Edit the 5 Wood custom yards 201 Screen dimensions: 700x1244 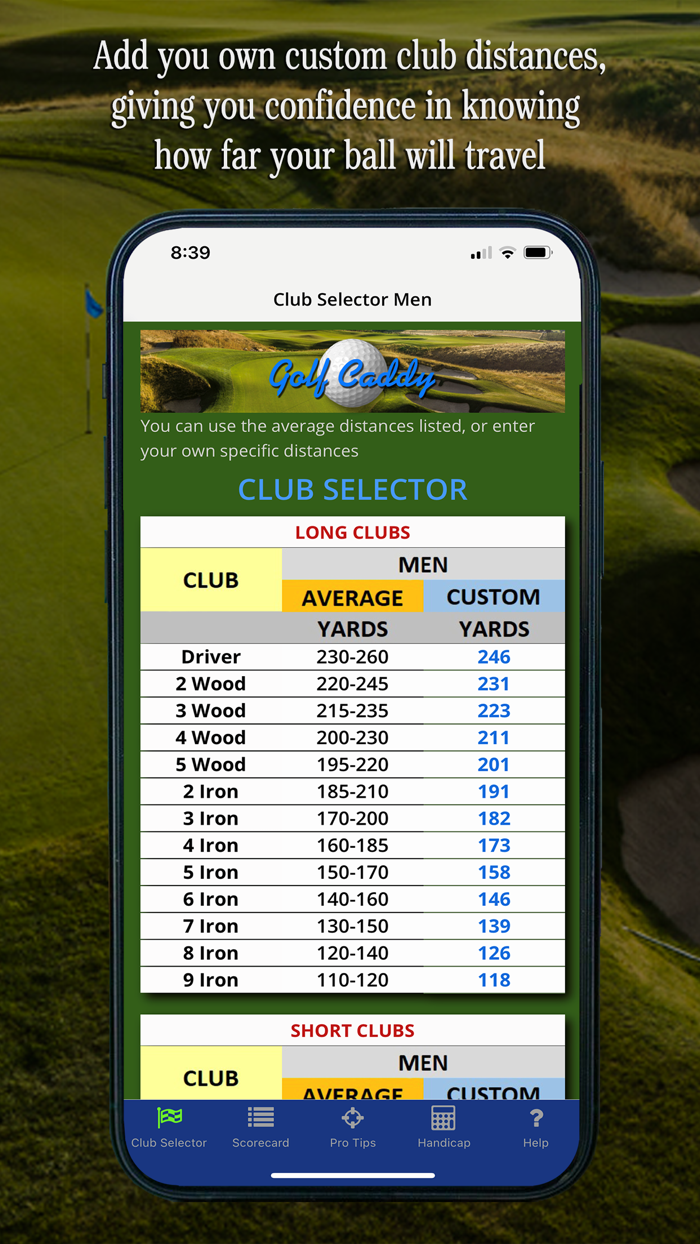coord(494,765)
